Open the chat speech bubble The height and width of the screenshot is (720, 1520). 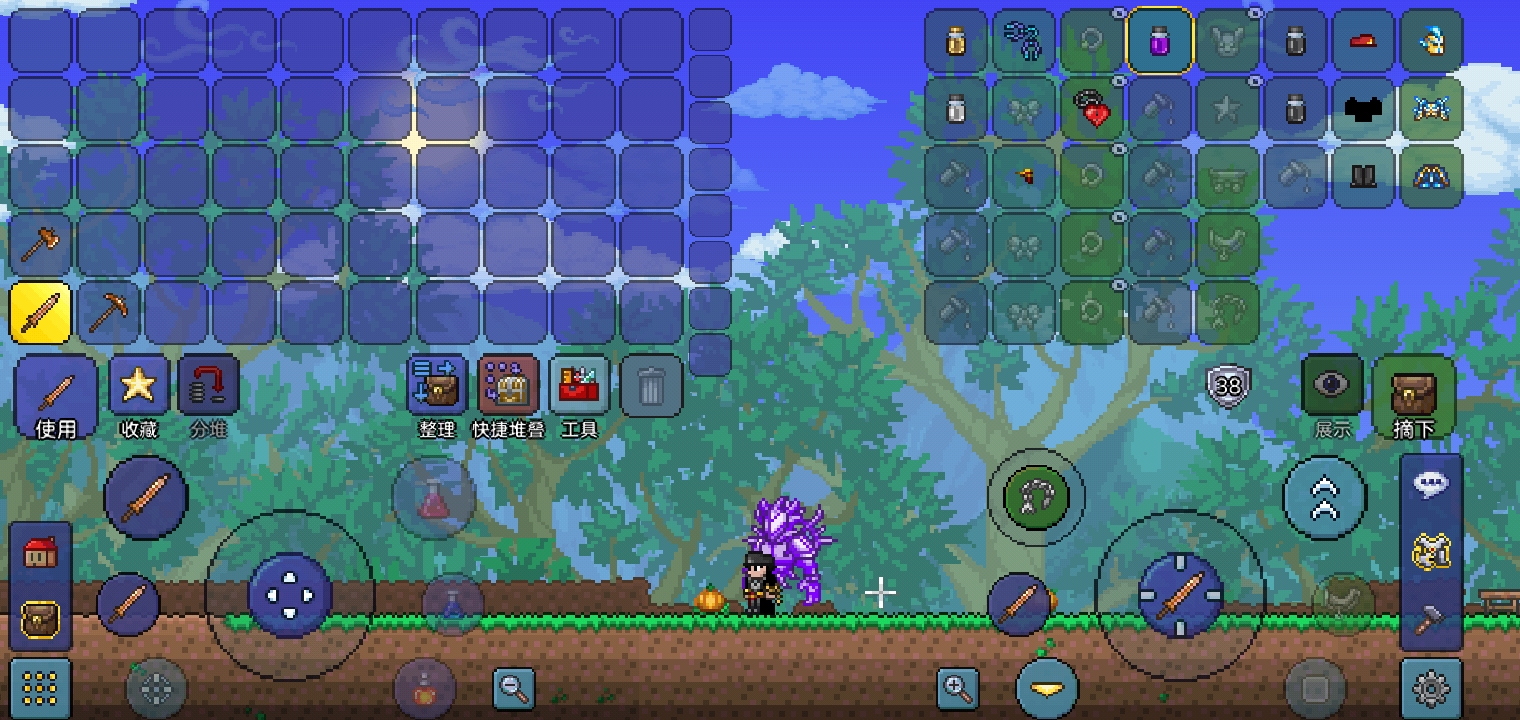tap(1431, 486)
